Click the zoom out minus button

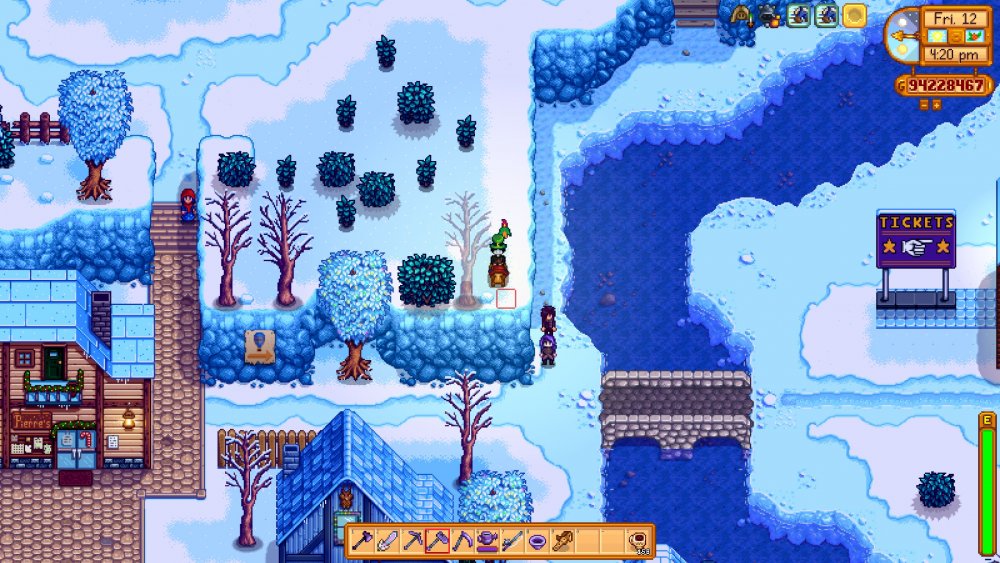(923, 104)
